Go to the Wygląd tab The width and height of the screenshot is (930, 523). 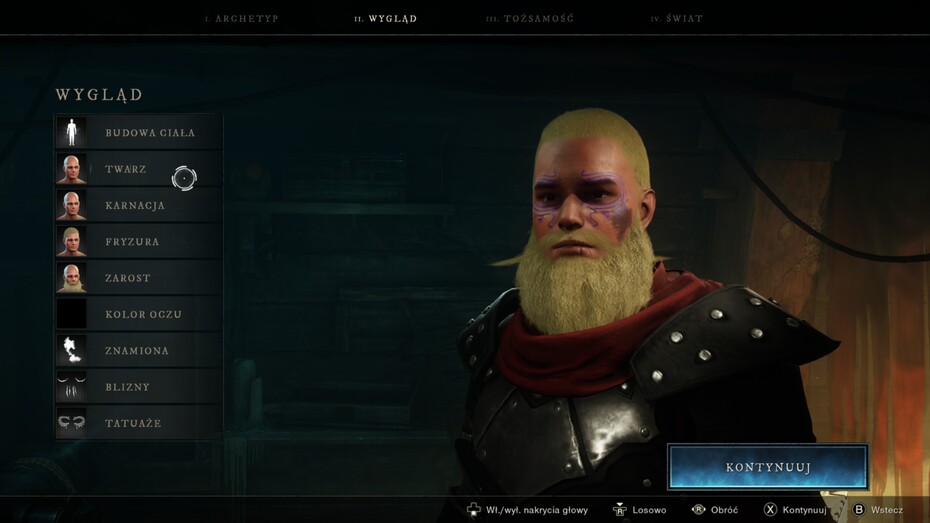[x=385, y=19]
